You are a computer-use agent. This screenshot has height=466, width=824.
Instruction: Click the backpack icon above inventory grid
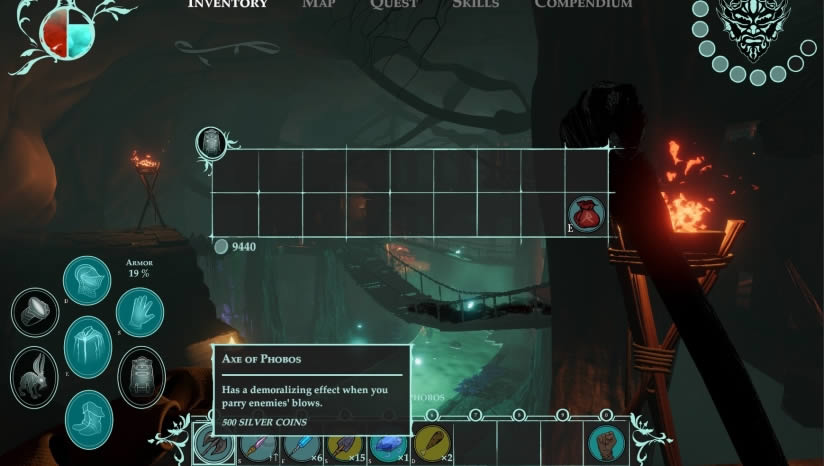(x=211, y=142)
